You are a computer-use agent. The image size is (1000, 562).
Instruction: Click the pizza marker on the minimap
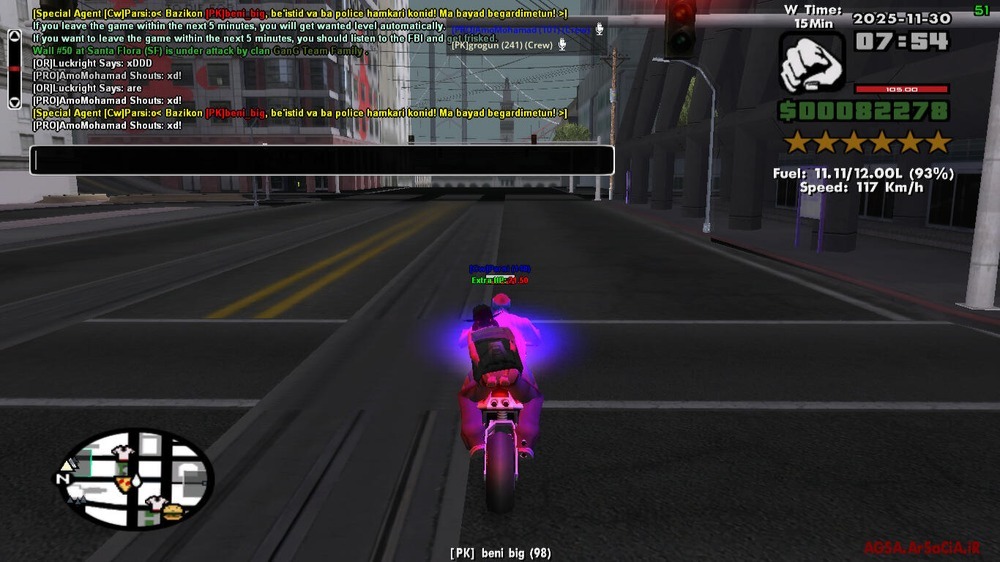click(124, 482)
